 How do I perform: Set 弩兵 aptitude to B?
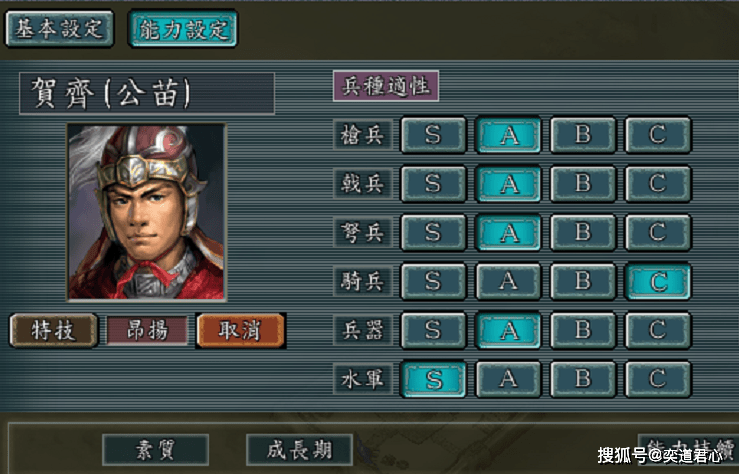pyautogui.click(x=583, y=232)
